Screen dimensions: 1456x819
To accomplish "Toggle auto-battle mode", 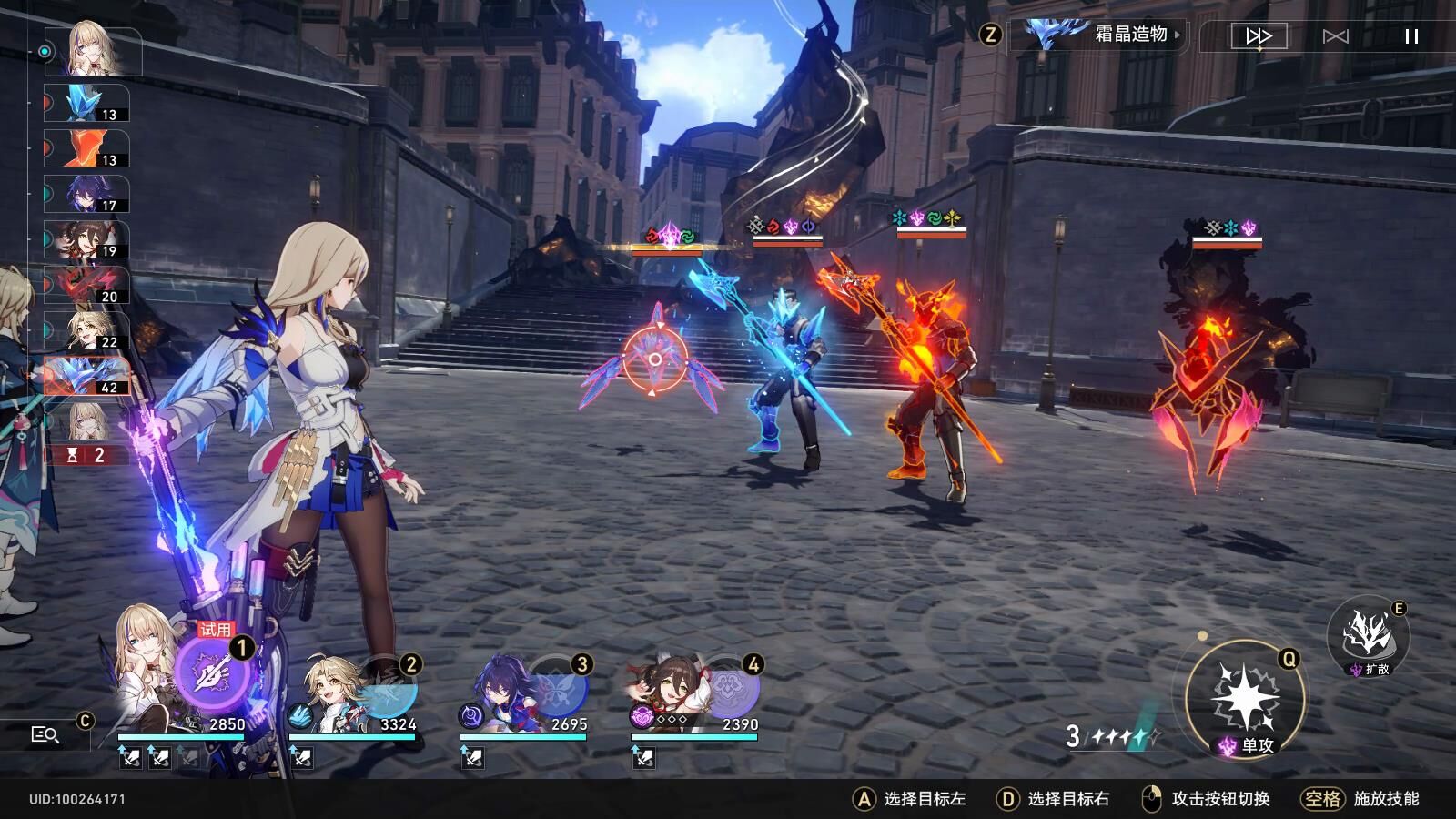I will click(x=1335, y=36).
